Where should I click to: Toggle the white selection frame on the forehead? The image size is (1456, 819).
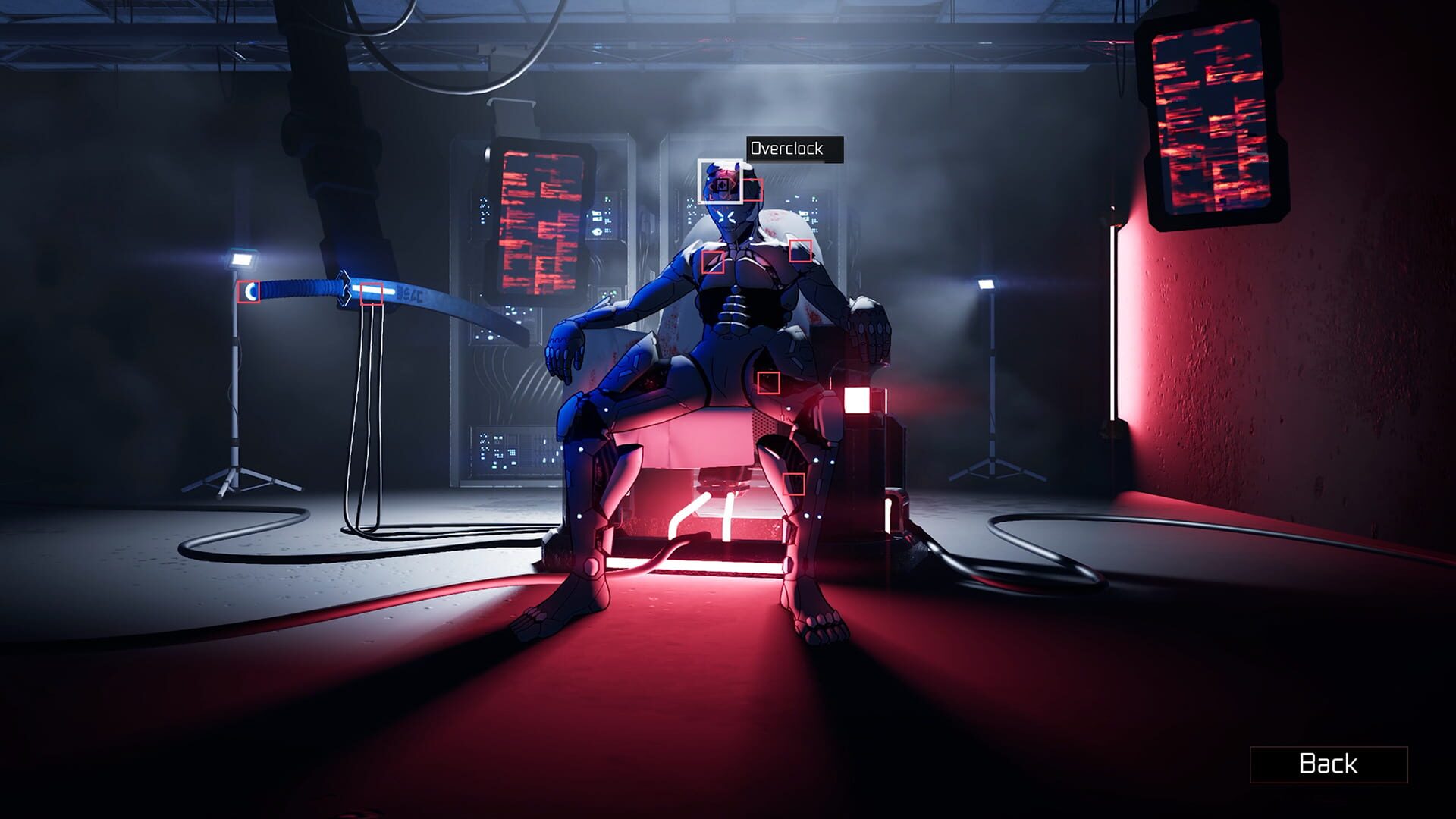tap(719, 181)
